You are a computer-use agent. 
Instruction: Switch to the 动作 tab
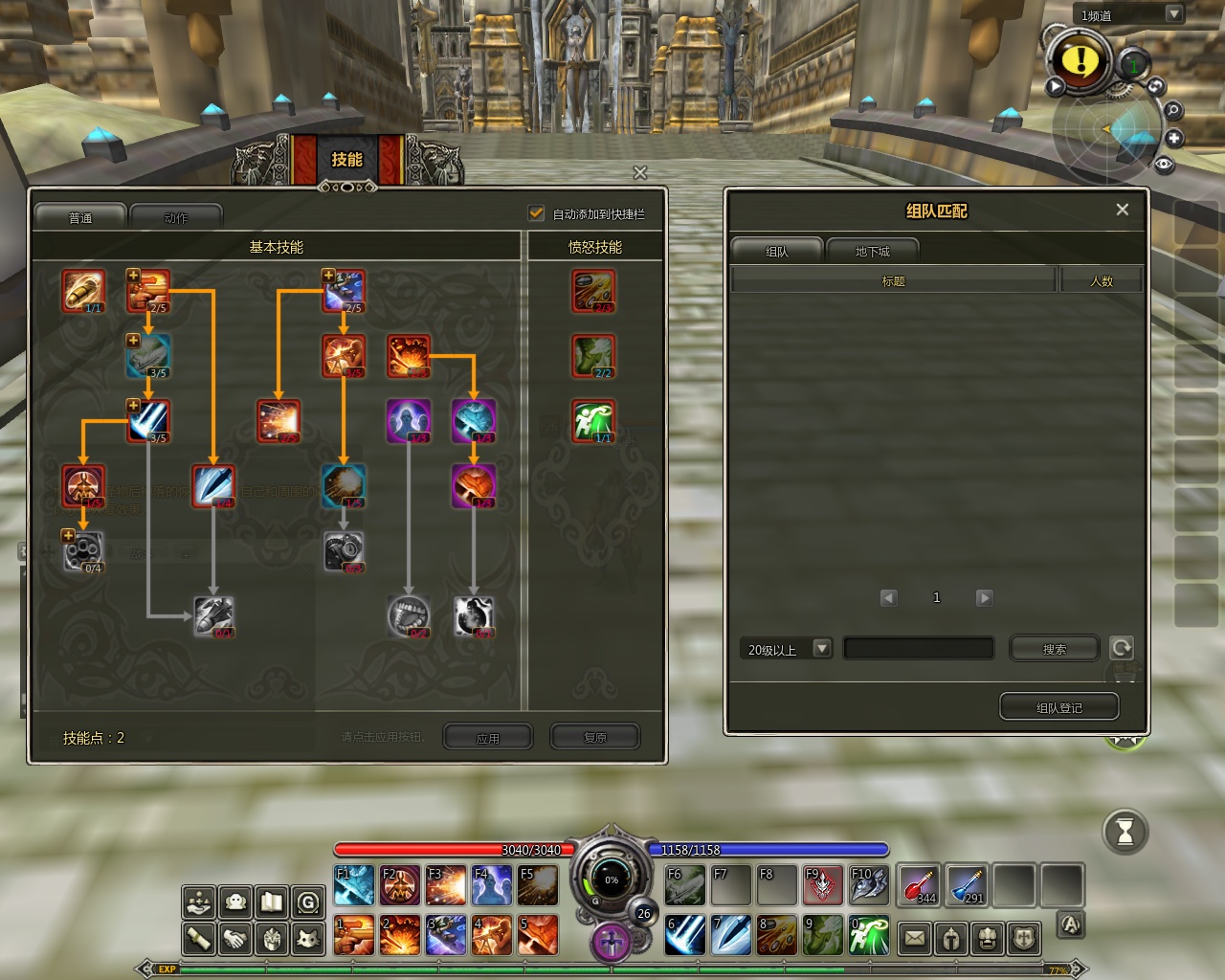pos(176,217)
